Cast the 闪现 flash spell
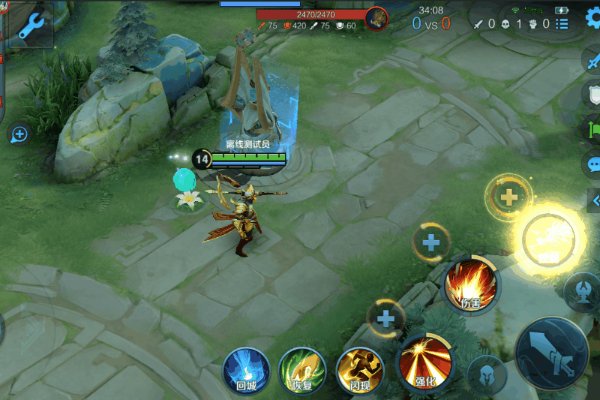The width and height of the screenshot is (600, 400). coord(359,369)
